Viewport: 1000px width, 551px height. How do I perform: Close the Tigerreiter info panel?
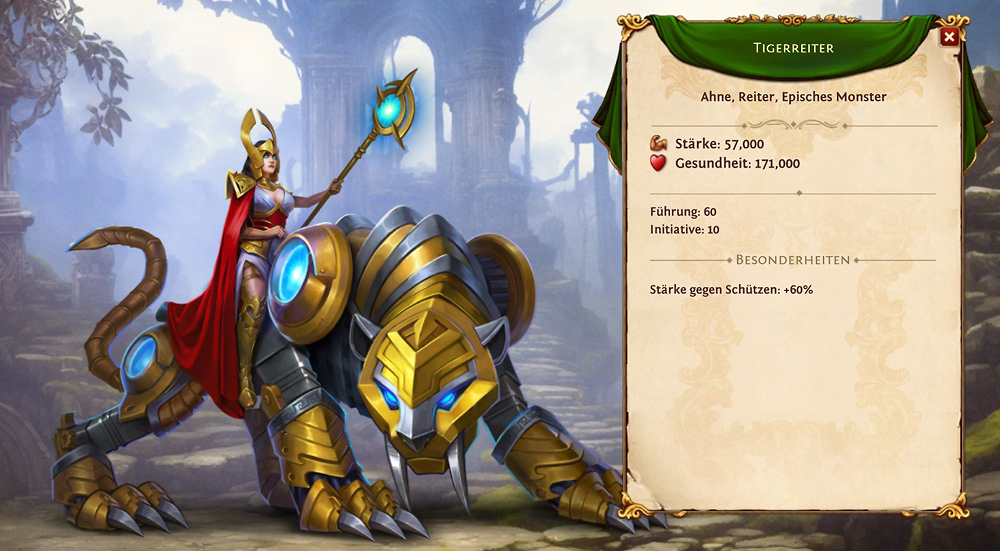click(x=949, y=37)
